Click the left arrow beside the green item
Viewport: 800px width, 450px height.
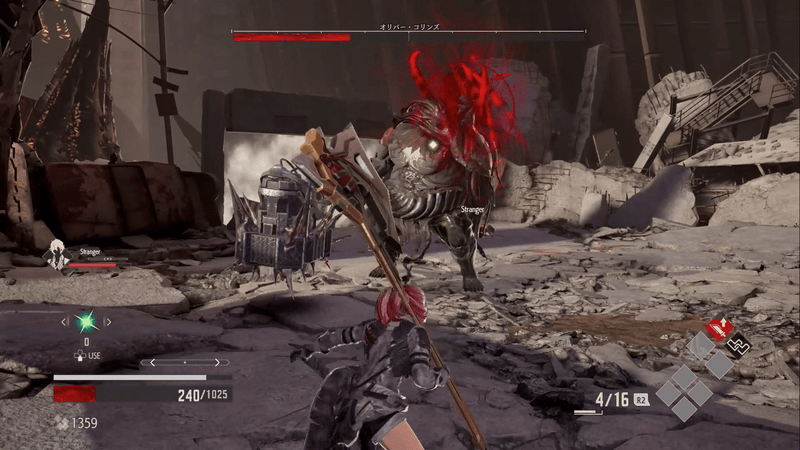pyautogui.click(x=65, y=322)
